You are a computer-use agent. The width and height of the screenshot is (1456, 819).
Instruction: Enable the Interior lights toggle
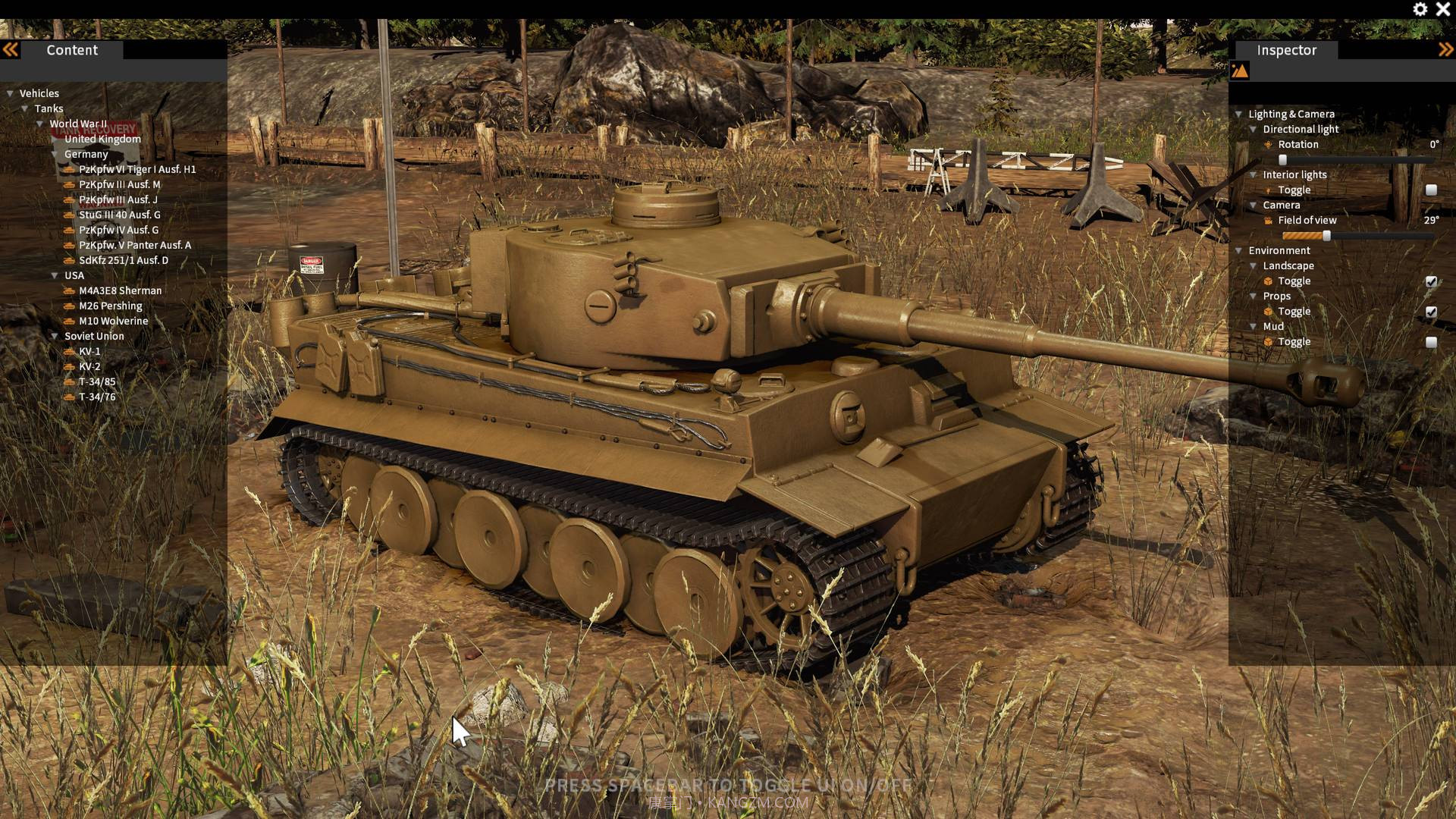1430,190
